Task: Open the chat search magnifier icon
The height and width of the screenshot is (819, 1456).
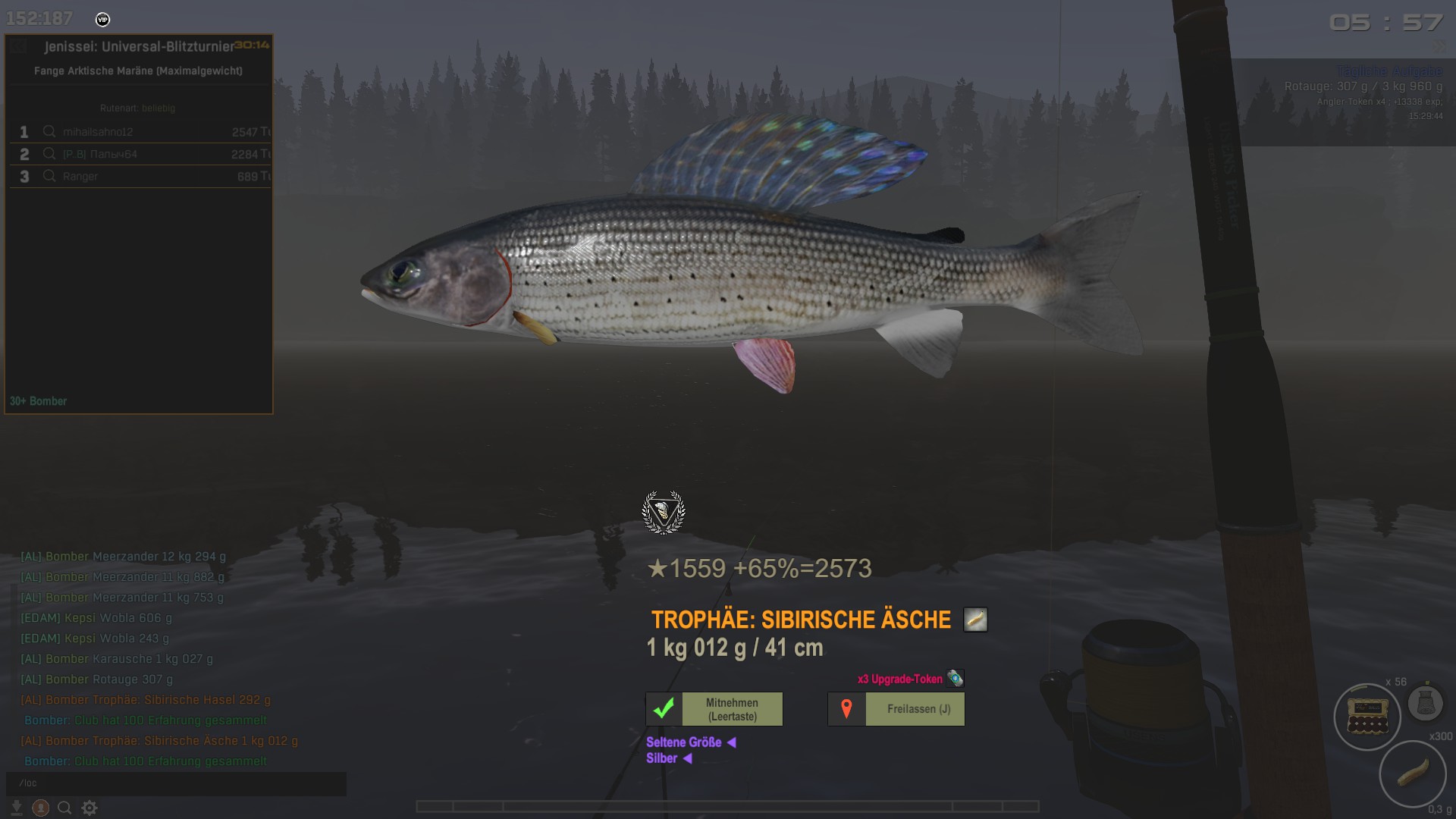Action: tap(65, 808)
